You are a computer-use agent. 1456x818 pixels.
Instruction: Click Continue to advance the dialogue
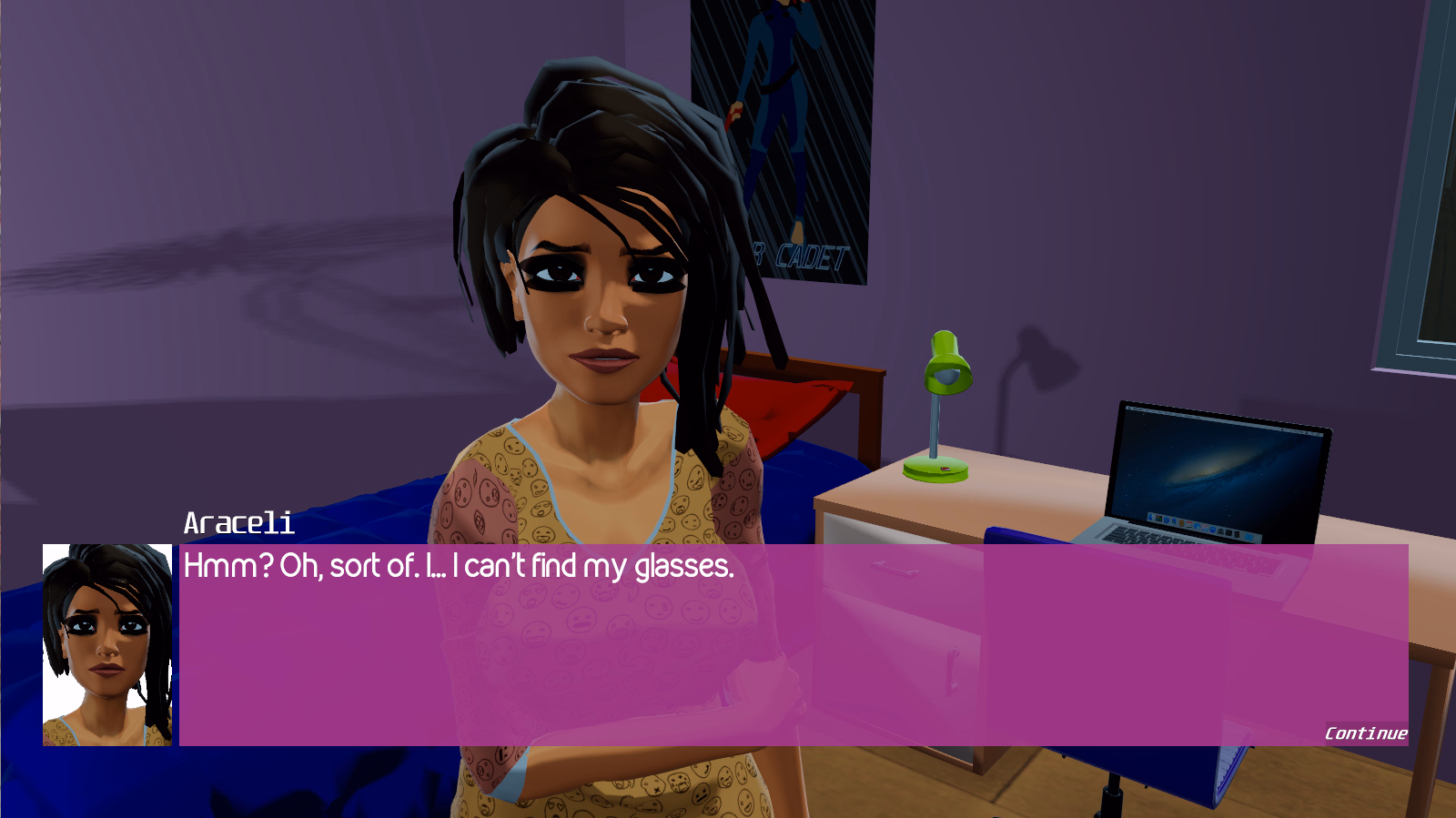(1365, 733)
